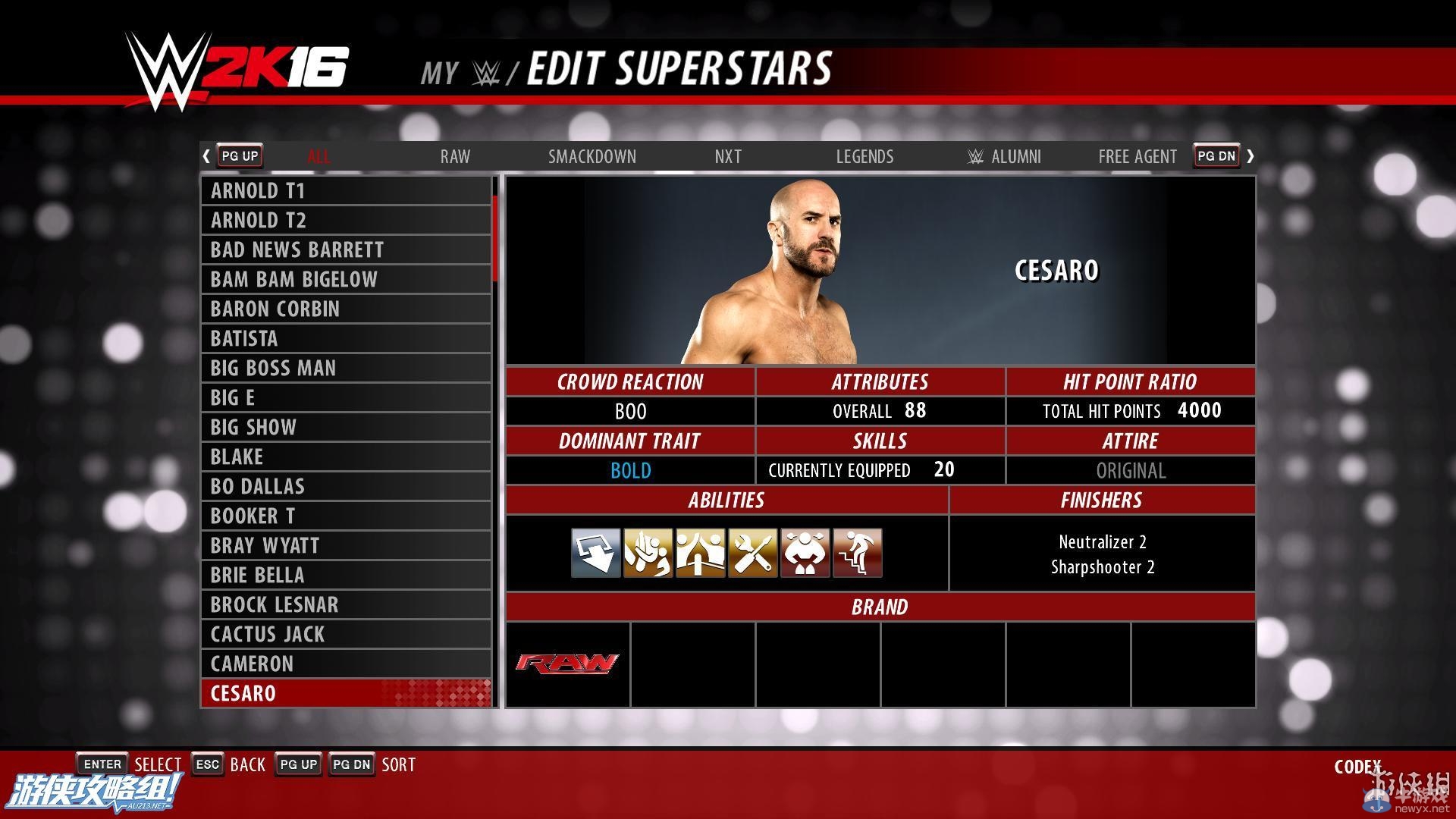Click the right arrow after PG DN

(x=1251, y=155)
